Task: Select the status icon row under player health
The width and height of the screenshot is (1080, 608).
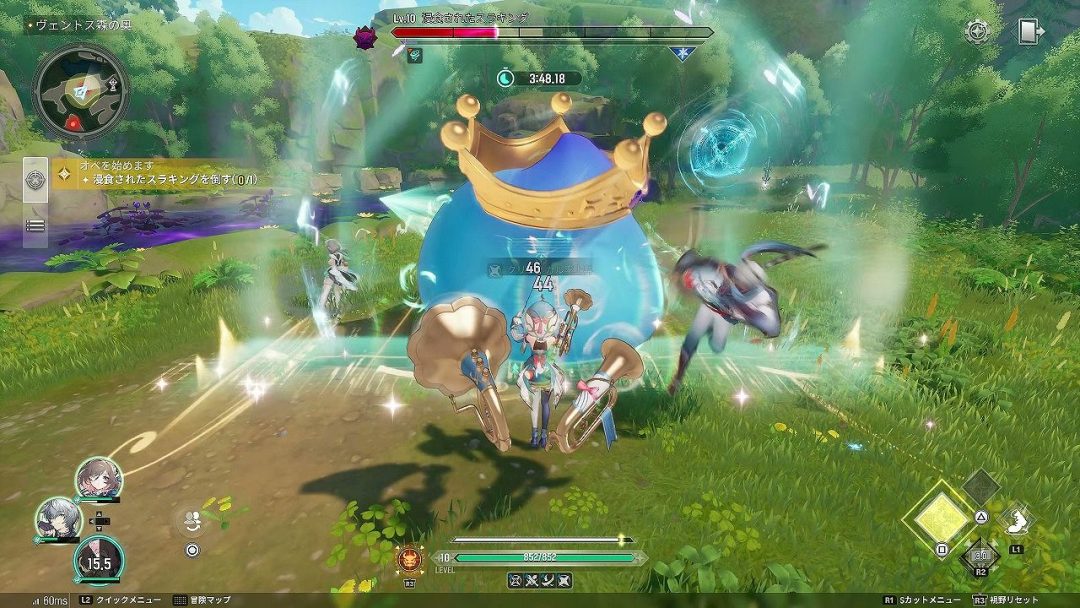Action: [539, 579]
